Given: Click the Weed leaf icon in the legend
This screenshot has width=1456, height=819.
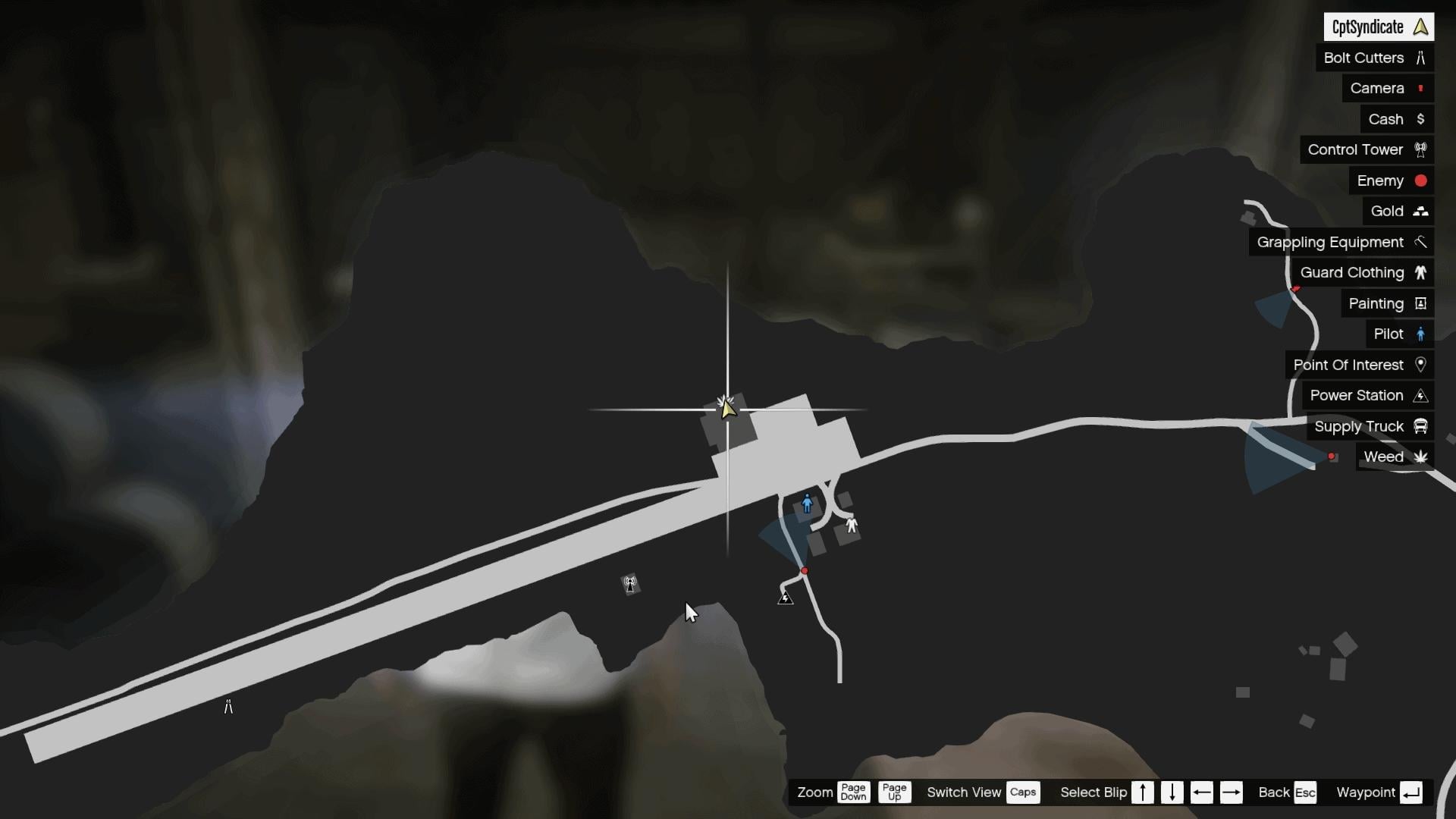Looking at the screenshot, I should coord(1422,457).
